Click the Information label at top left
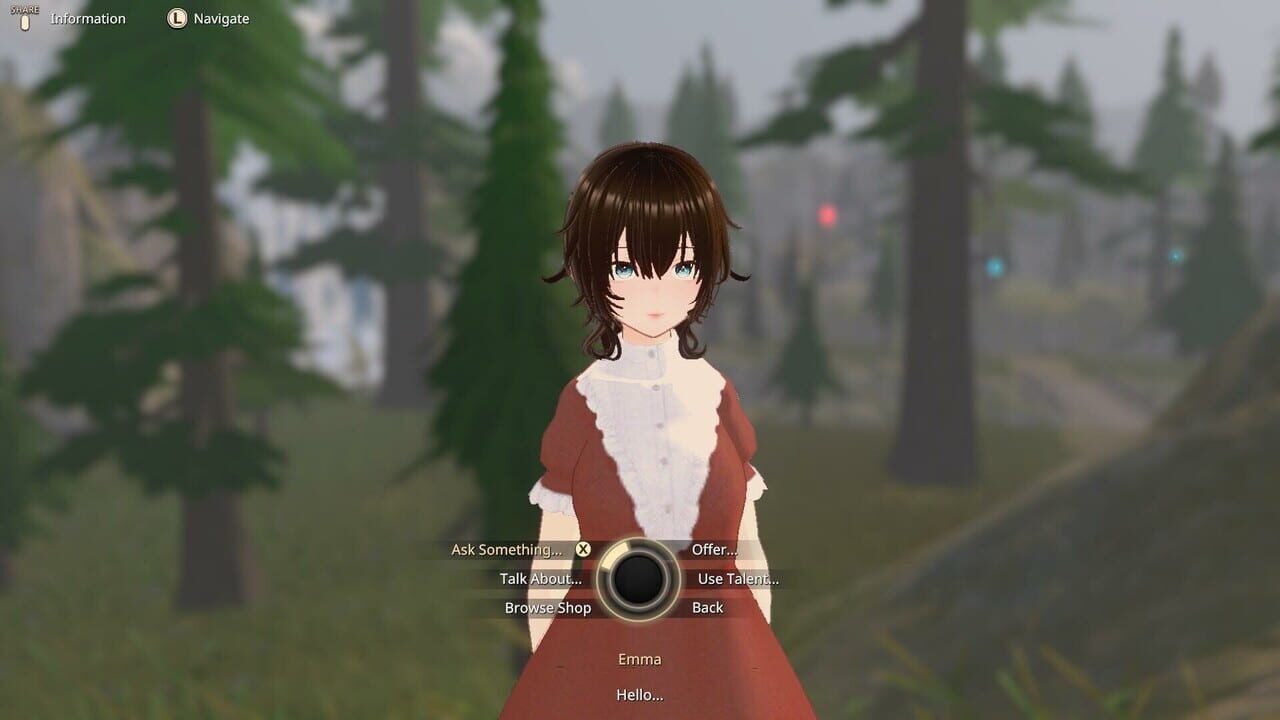The width and height of the screenshot is (1280, 720). coord(89,18)
